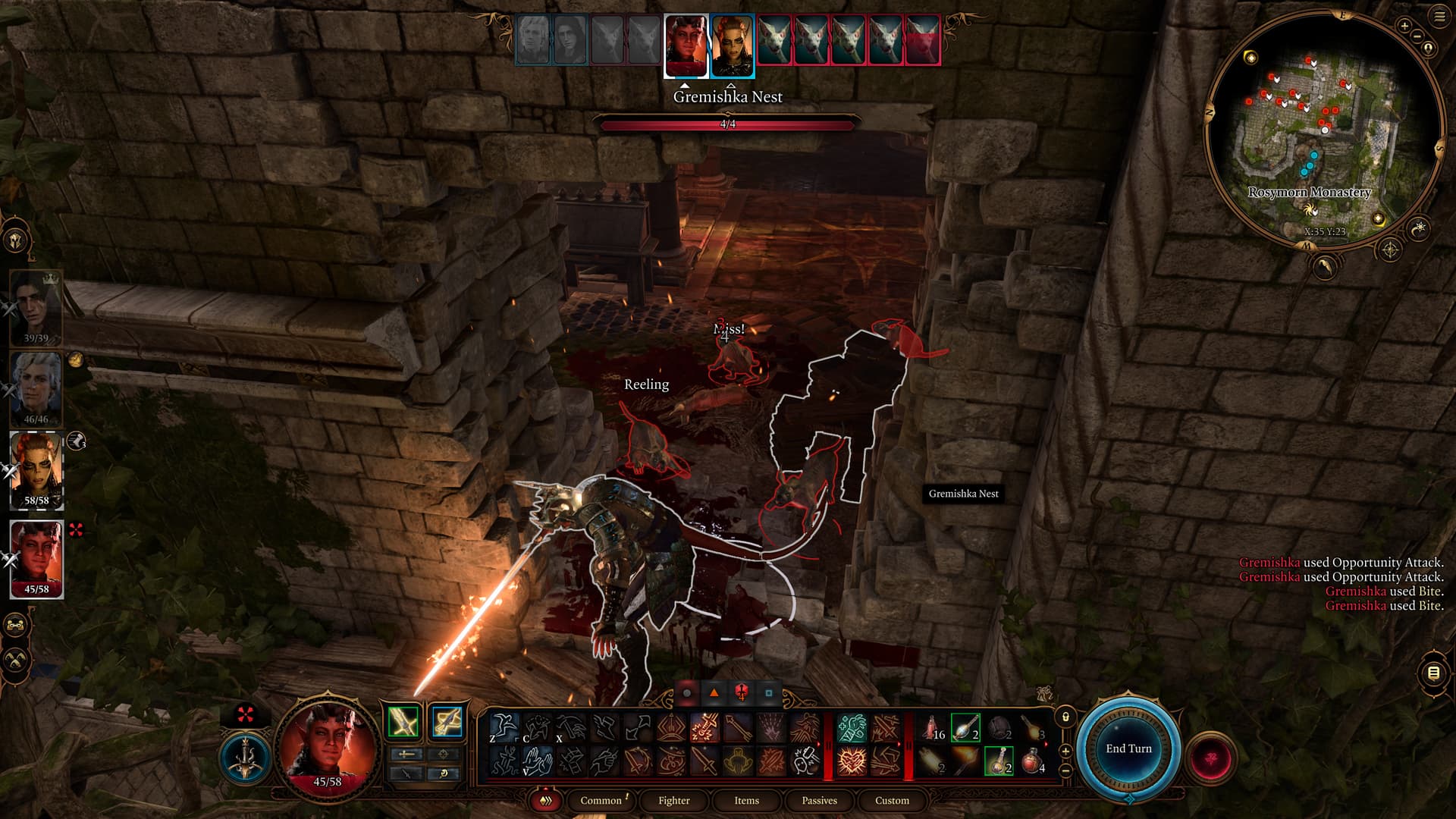Toggle the hotbar lock button
Viewport: 1456px width, 819px height.
[1065, 717]
